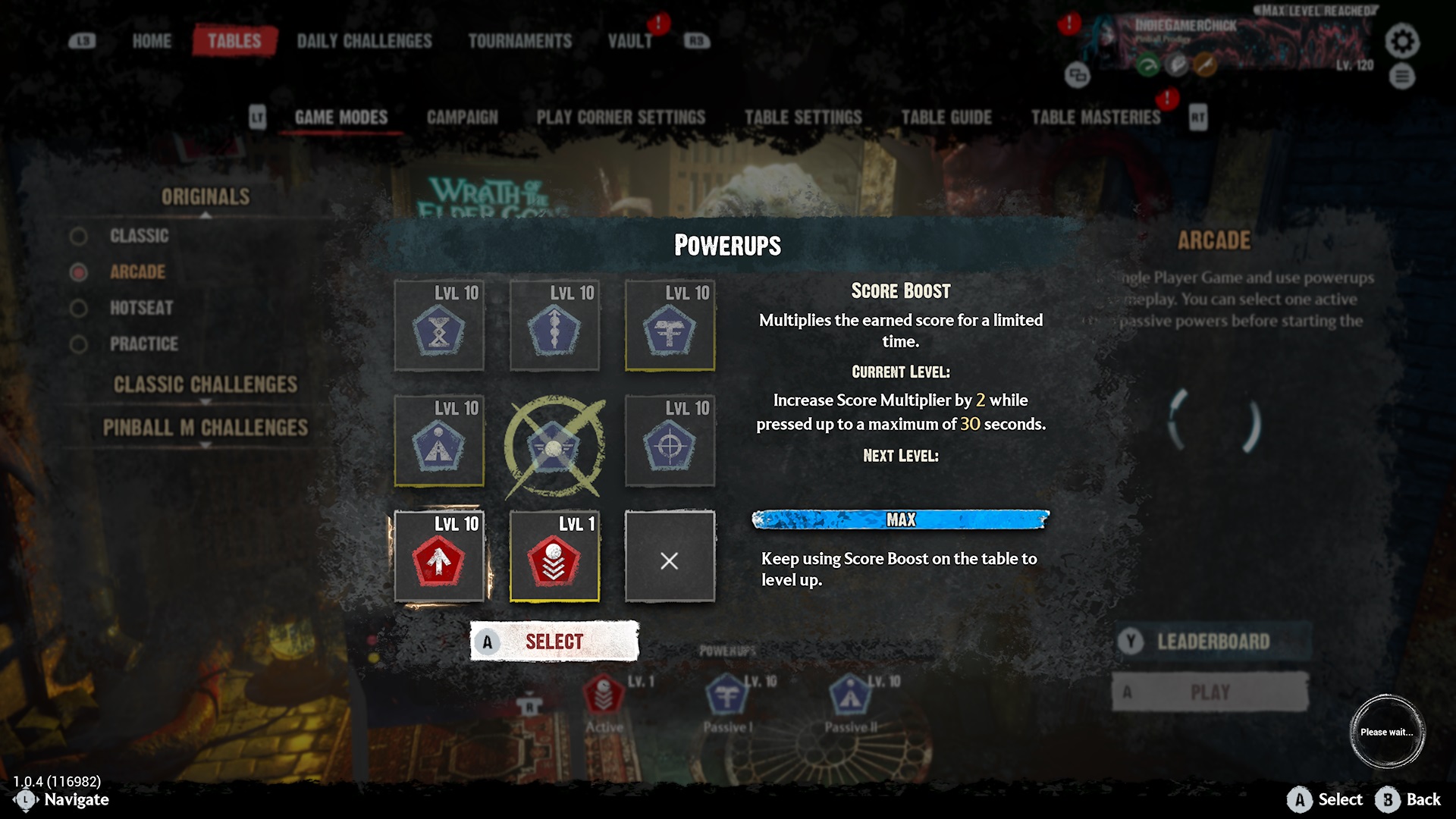
Task: Pick the crosshair powerup icon
Action: [x=670, y=442]
